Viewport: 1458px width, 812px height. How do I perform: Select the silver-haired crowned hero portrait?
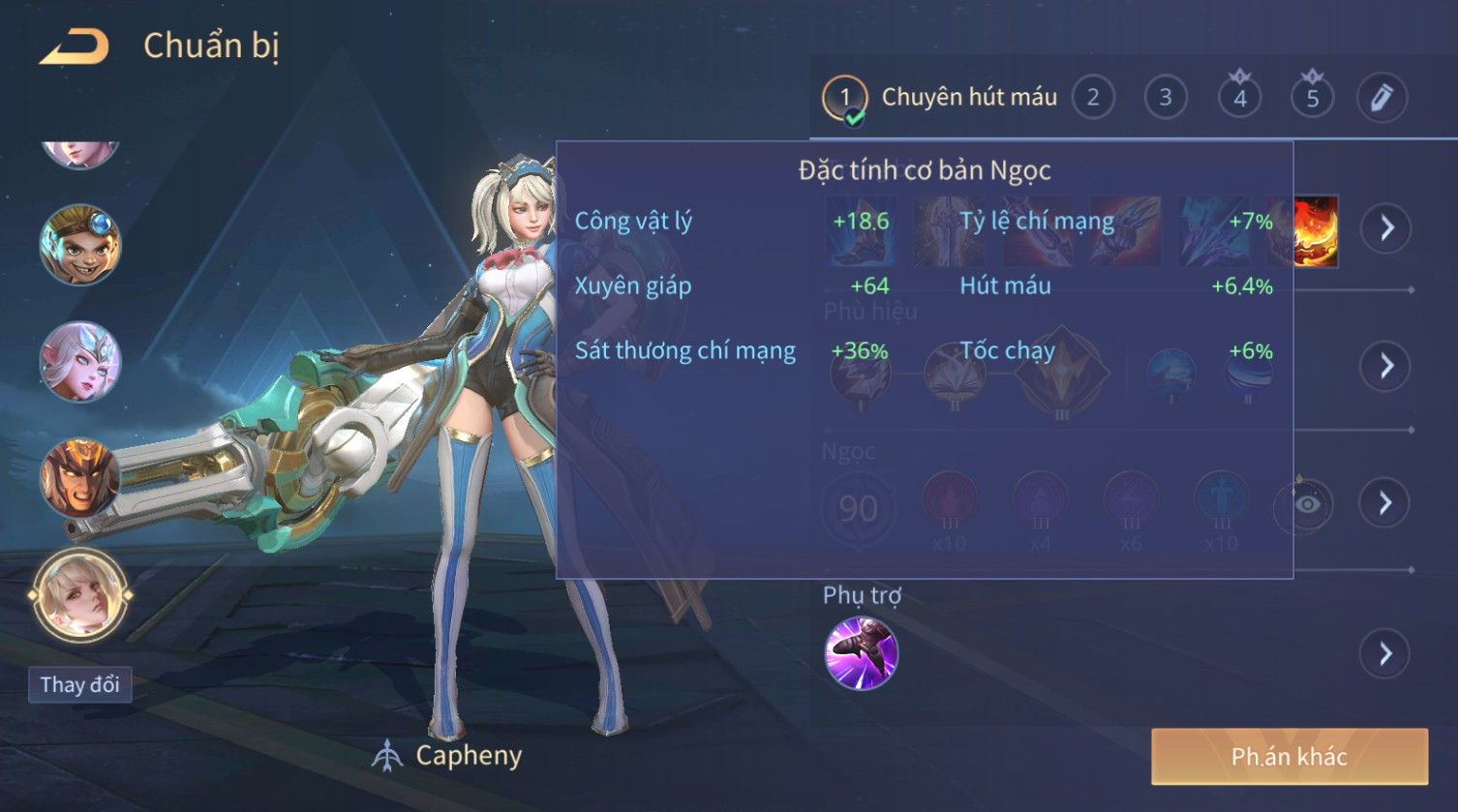pos(79,361)
